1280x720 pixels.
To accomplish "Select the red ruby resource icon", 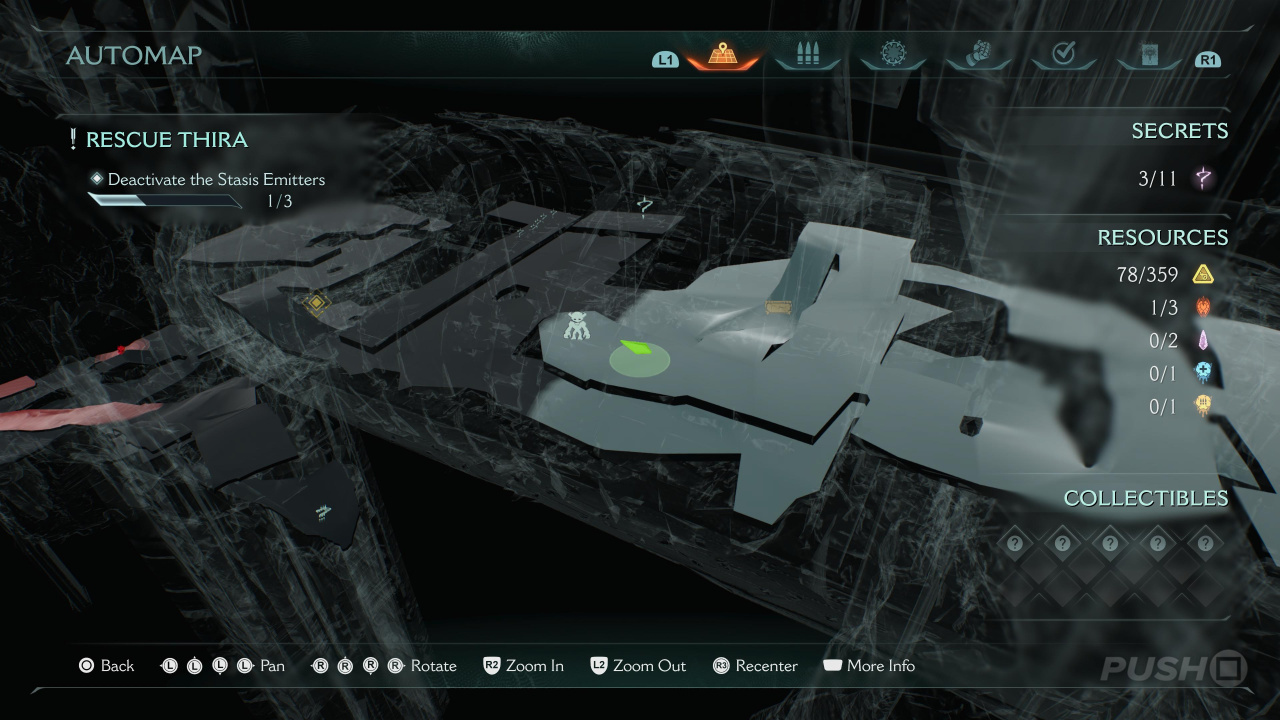I will coord(1203,308).
